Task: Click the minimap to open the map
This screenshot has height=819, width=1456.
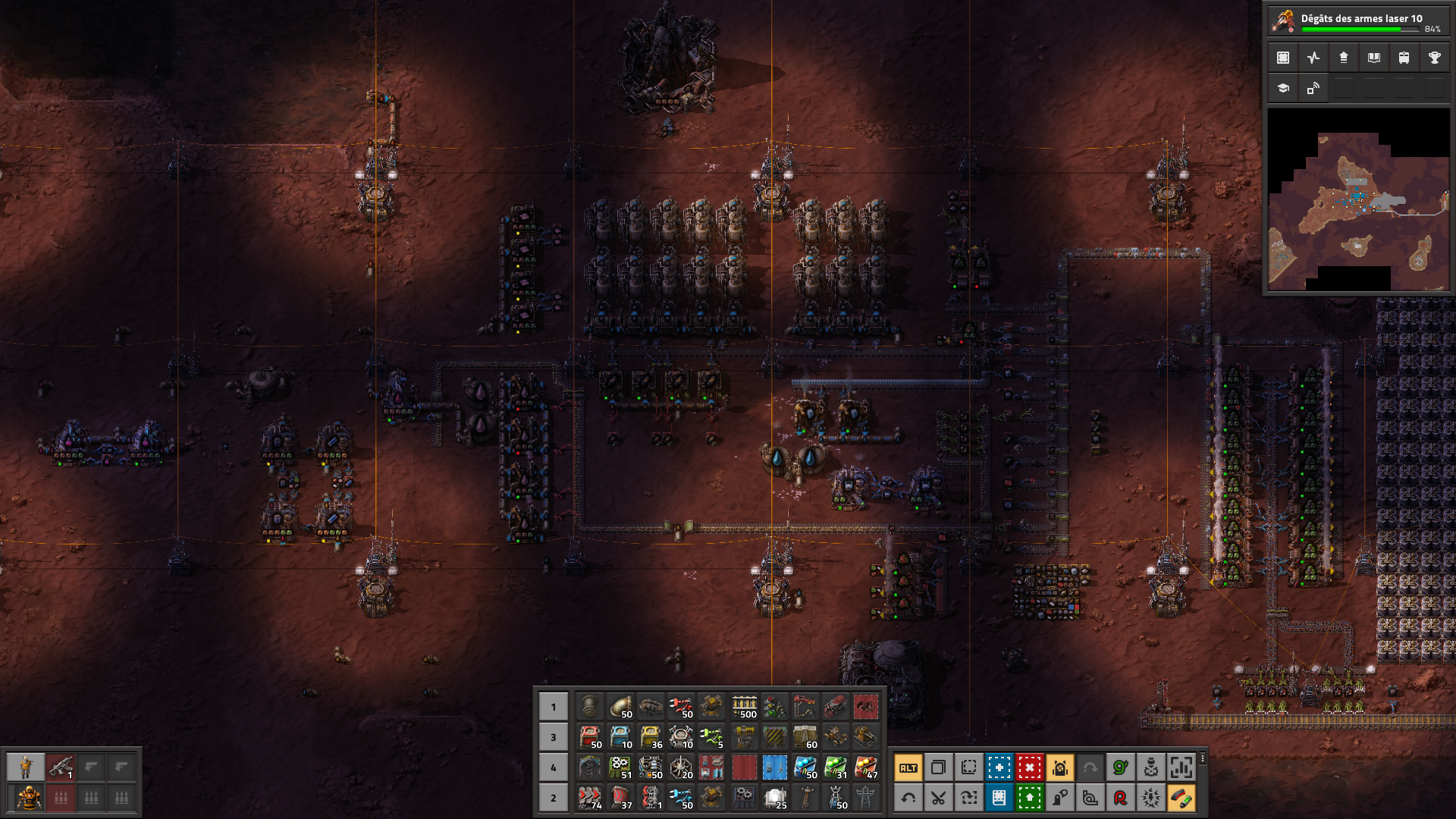Action: 1358,199
